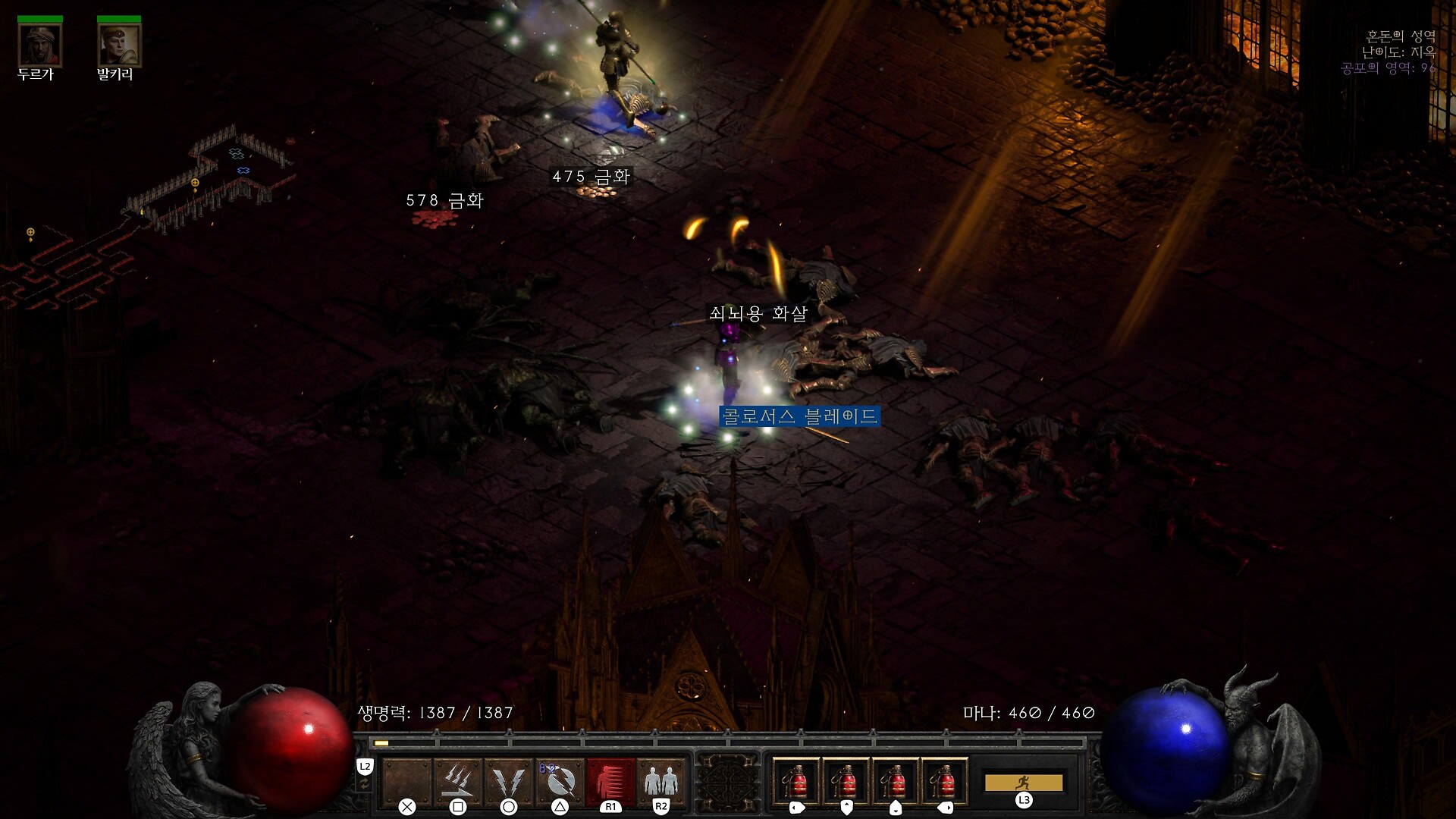Select the red spiked figure skill
Screen dimensions: 1456x819
pos(610,780)
